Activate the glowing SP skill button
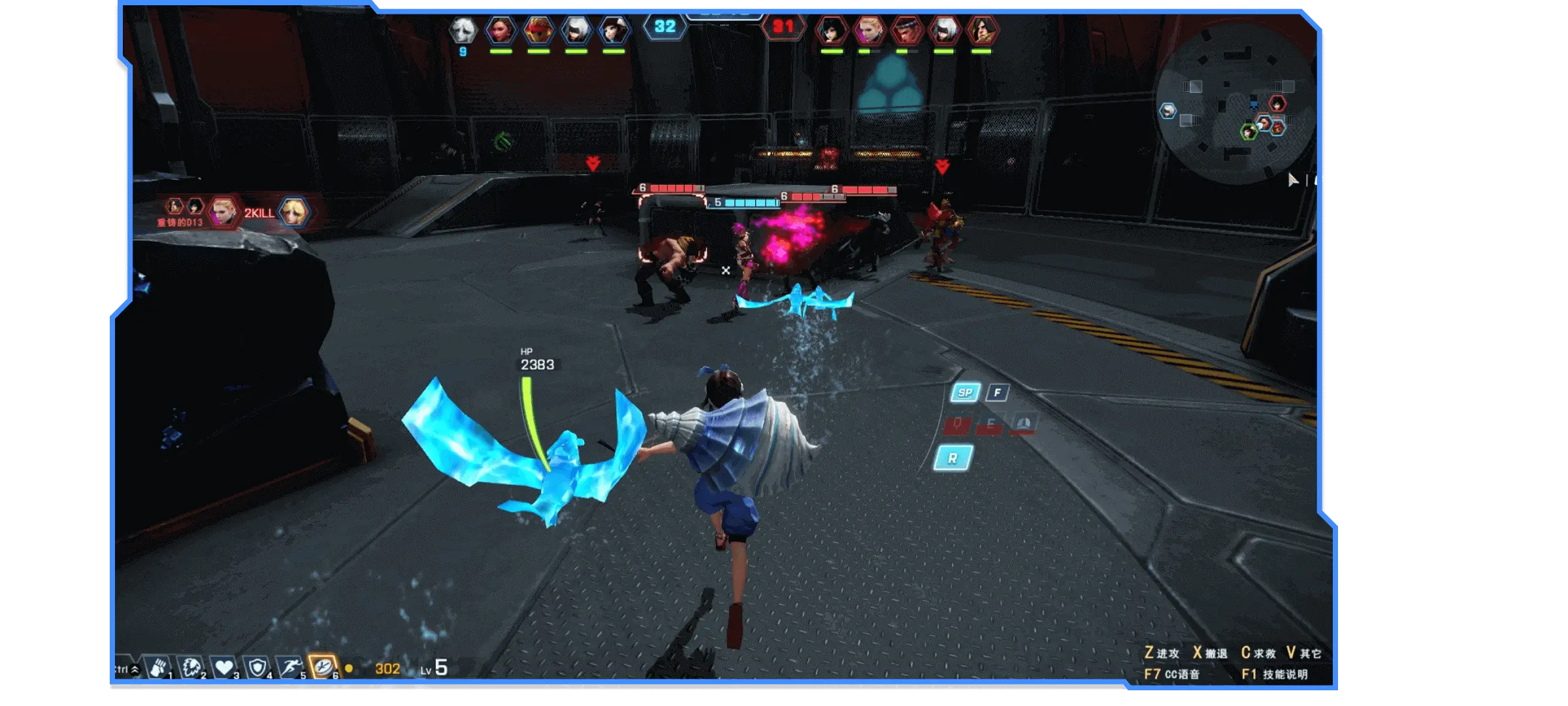1568x706 pixels. [965, 392]
